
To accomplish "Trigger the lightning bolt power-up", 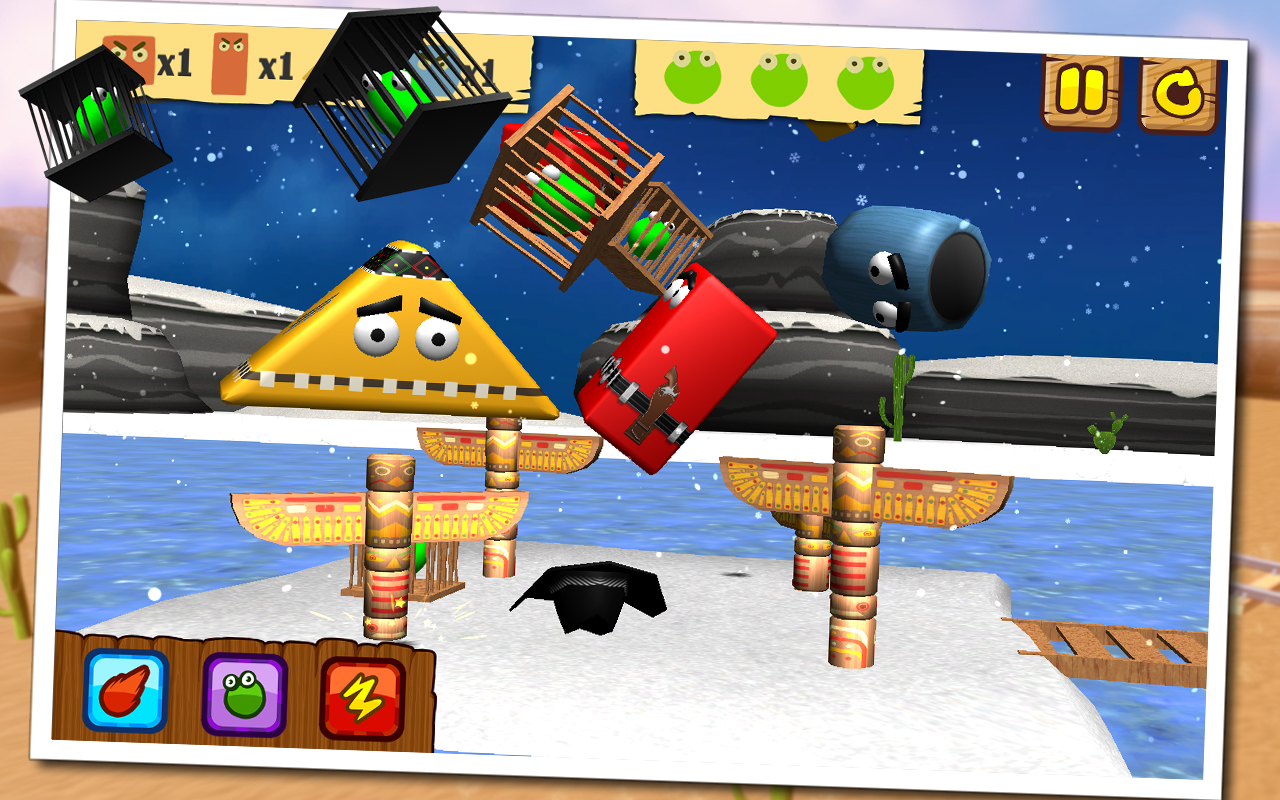I will pyautogui.click(x=363, y=699).
